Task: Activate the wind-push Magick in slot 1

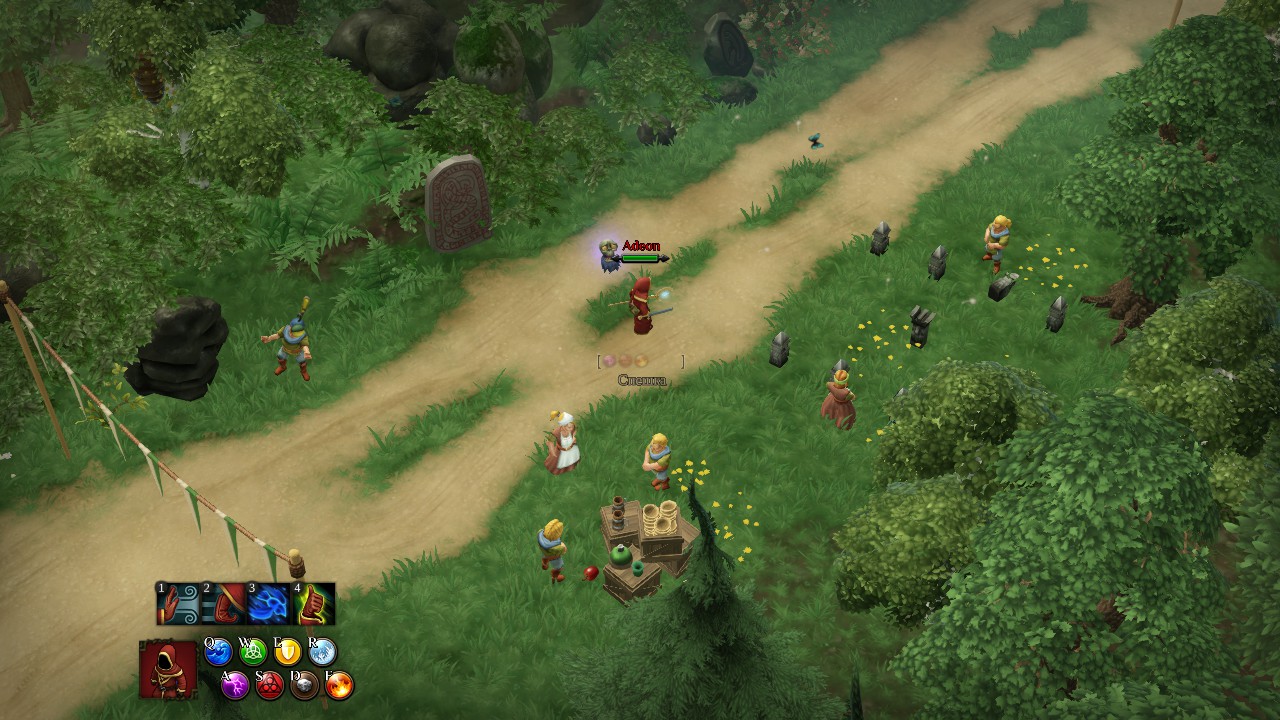Action: click(x=178, y=604)
